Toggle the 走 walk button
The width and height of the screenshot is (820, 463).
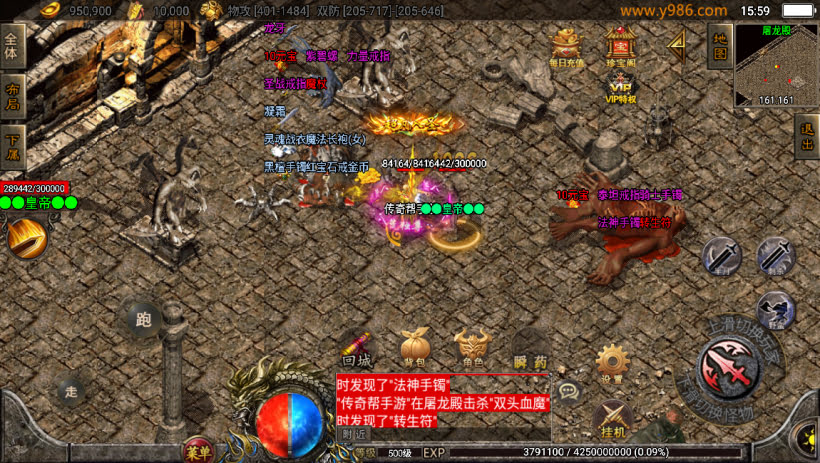click(x=70, y=390)
